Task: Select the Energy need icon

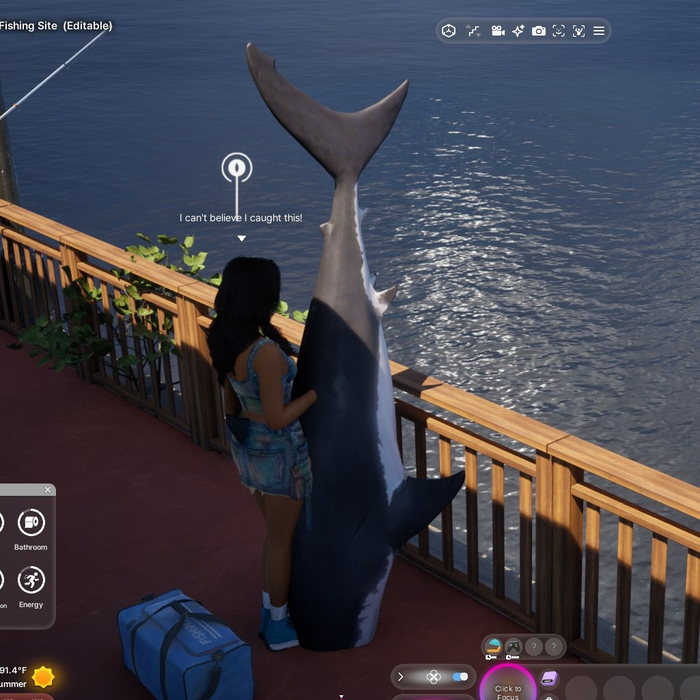Action: point(31,580)
